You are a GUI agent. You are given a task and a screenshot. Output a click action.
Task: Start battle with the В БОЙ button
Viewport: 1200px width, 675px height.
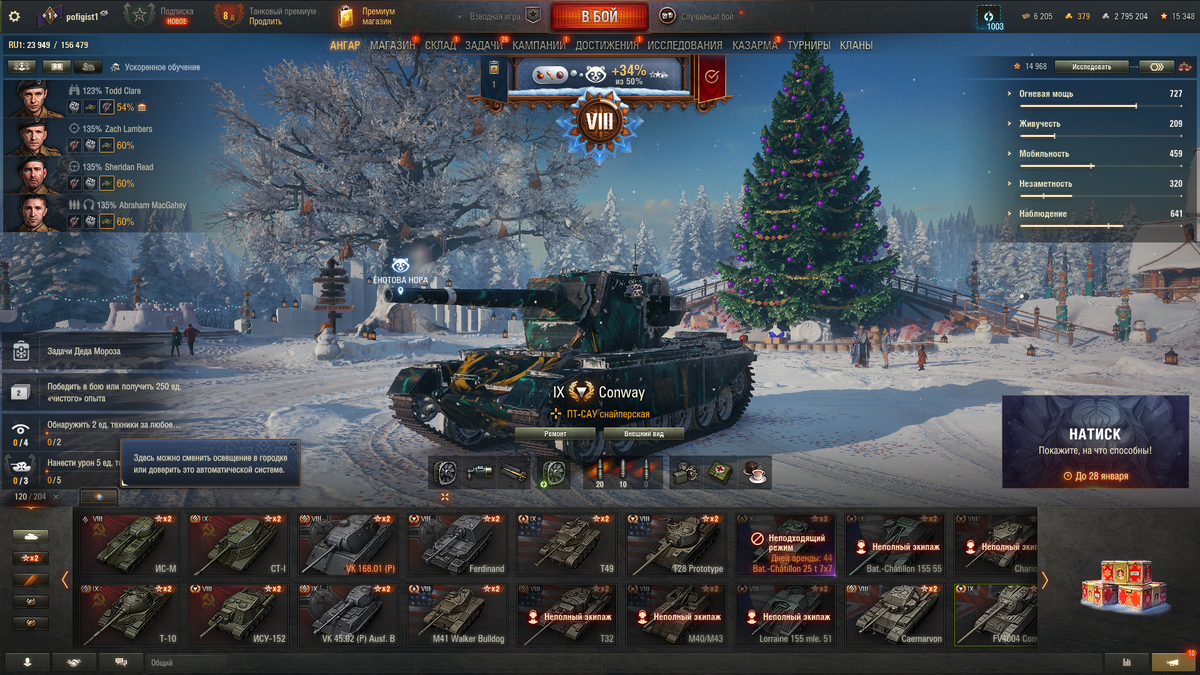coord(599,16)
